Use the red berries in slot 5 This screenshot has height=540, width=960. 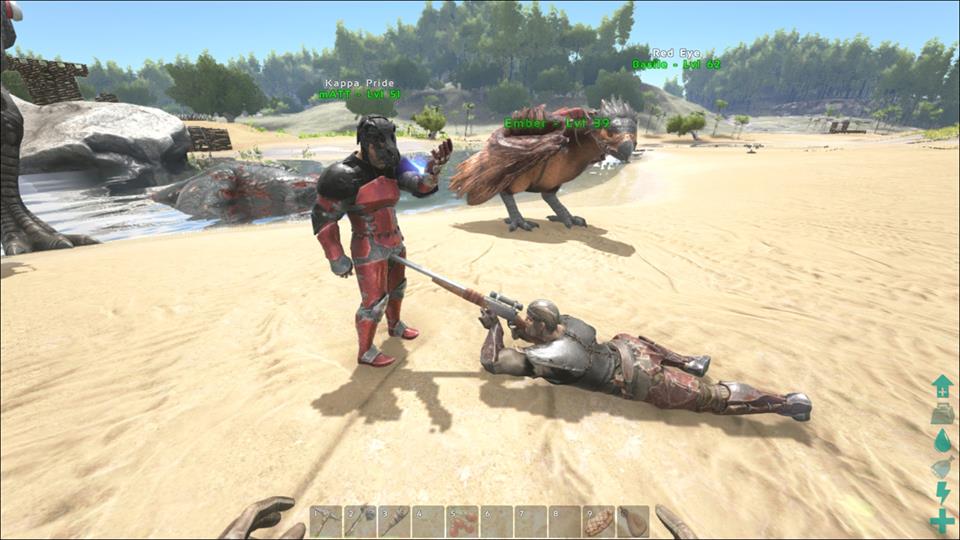462,521
